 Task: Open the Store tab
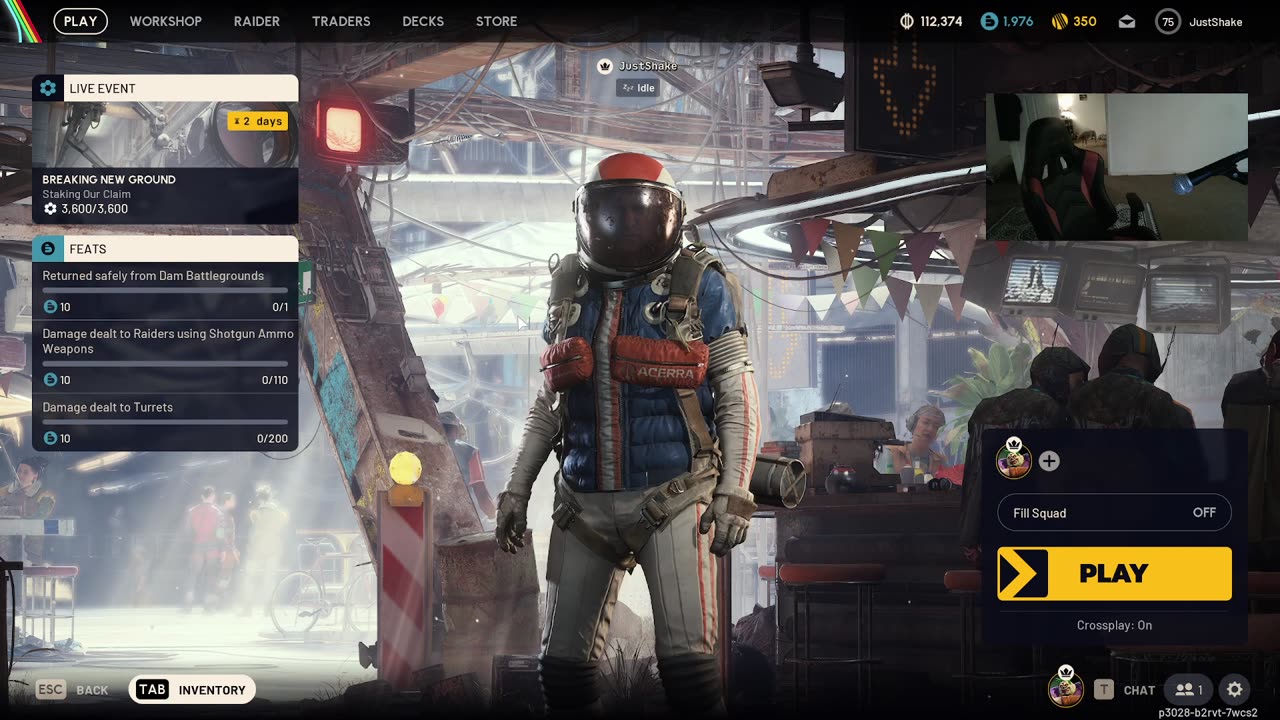coord(496,21)
